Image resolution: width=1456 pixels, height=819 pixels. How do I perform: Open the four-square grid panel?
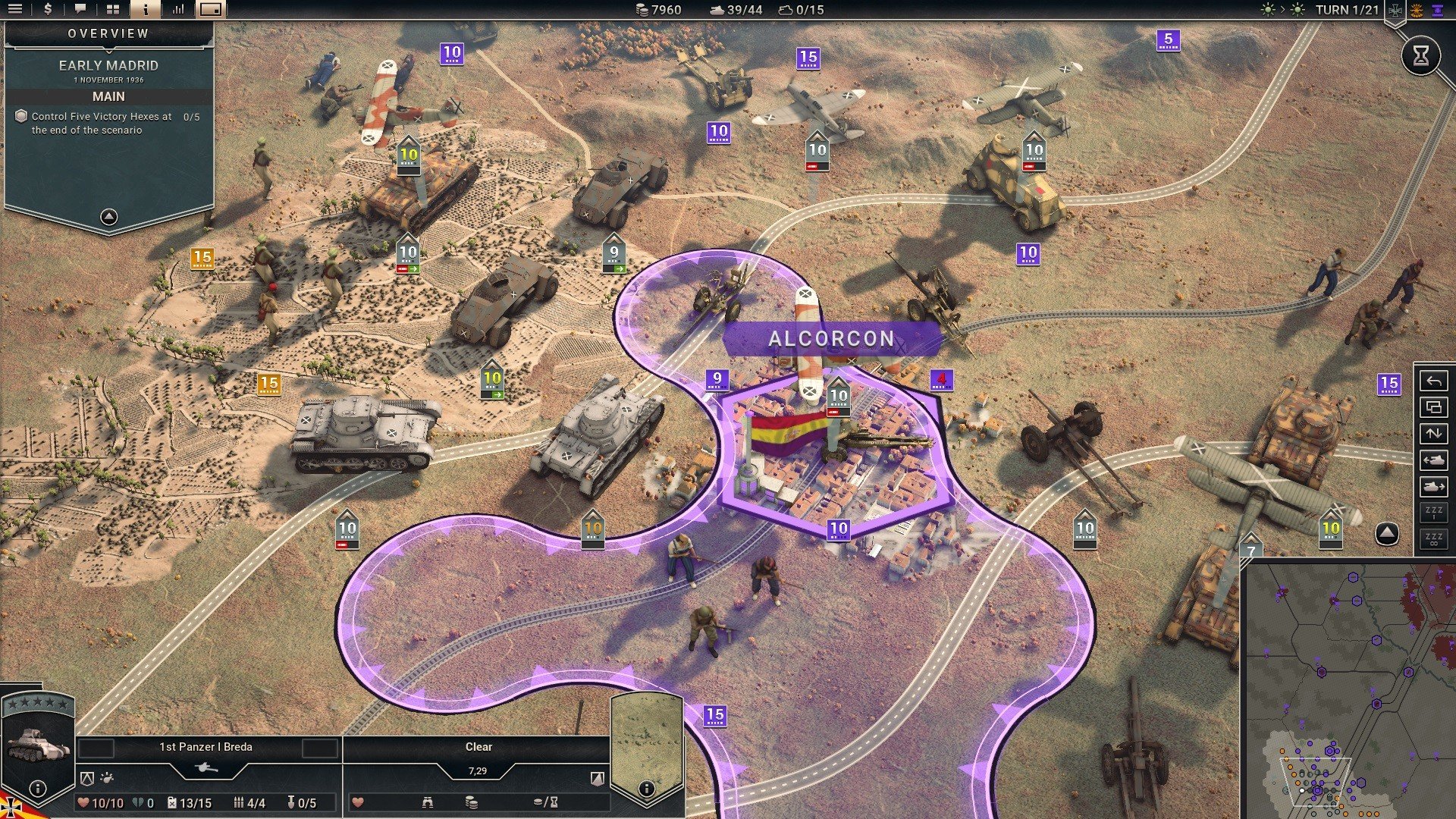coord(113,9)
